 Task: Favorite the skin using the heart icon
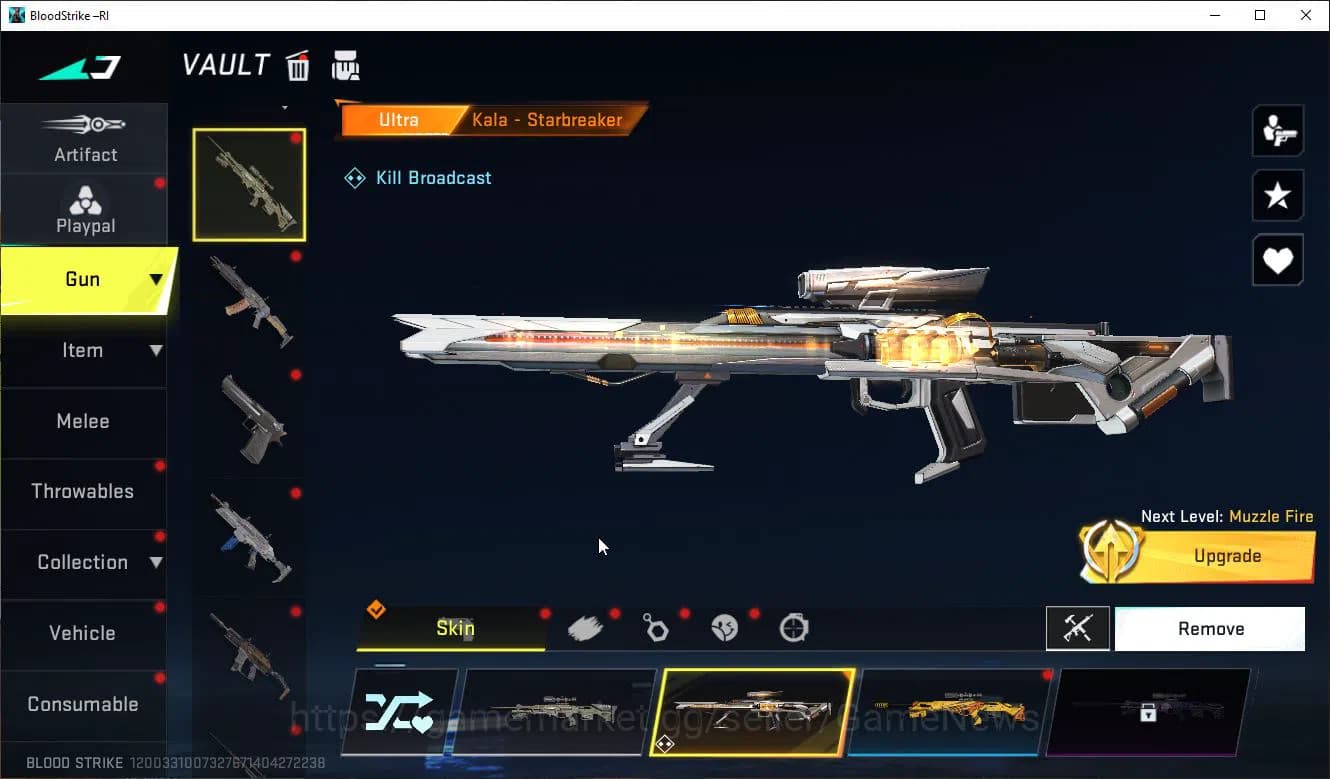click(1277, 260)
